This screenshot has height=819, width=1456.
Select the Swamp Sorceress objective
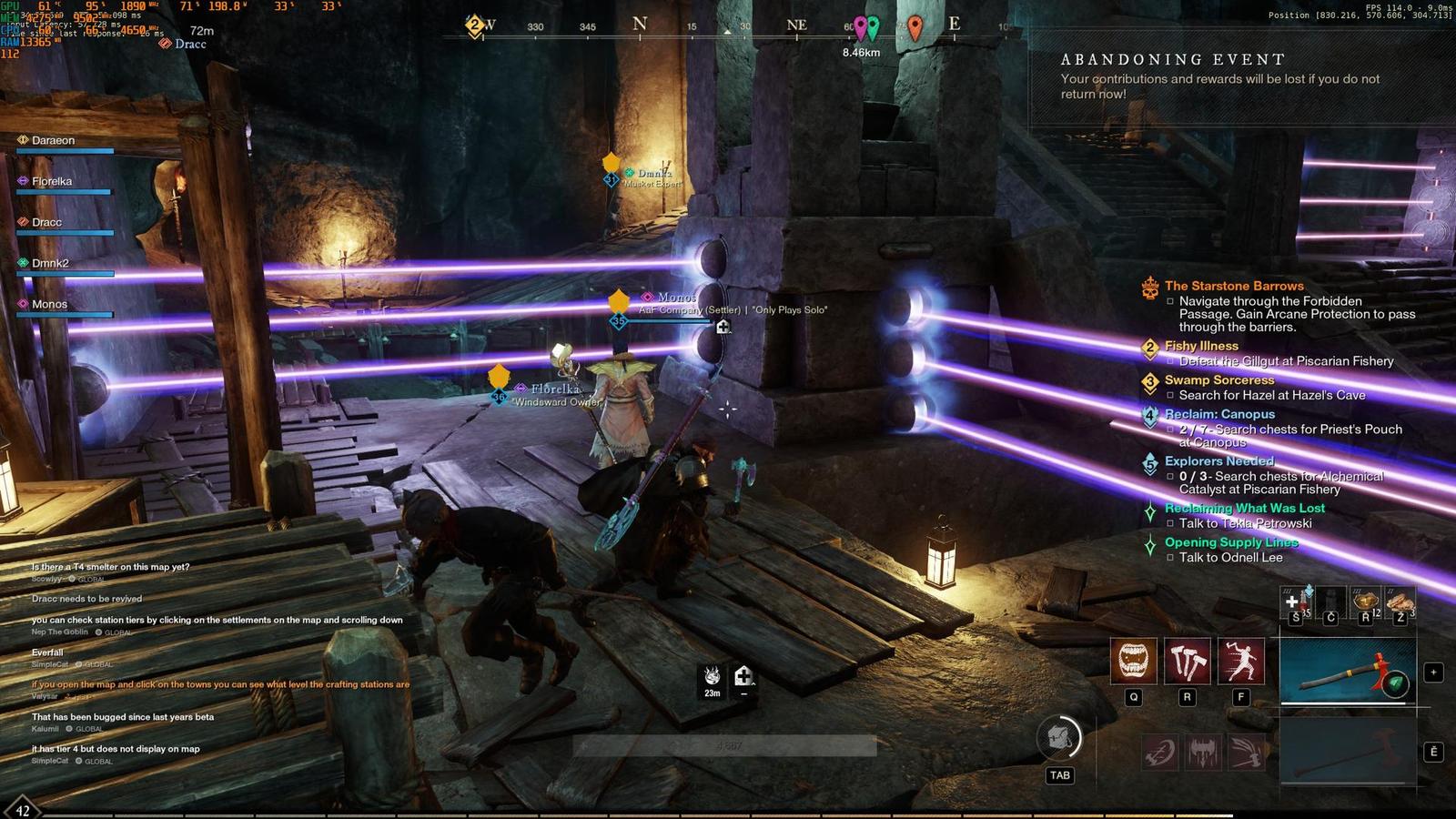click(1219, 380)
